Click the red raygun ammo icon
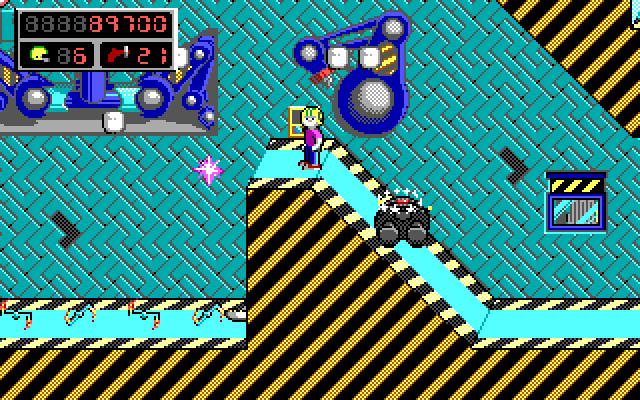The width and height of the screenshot is (640, 400). (x=117, y=55)
